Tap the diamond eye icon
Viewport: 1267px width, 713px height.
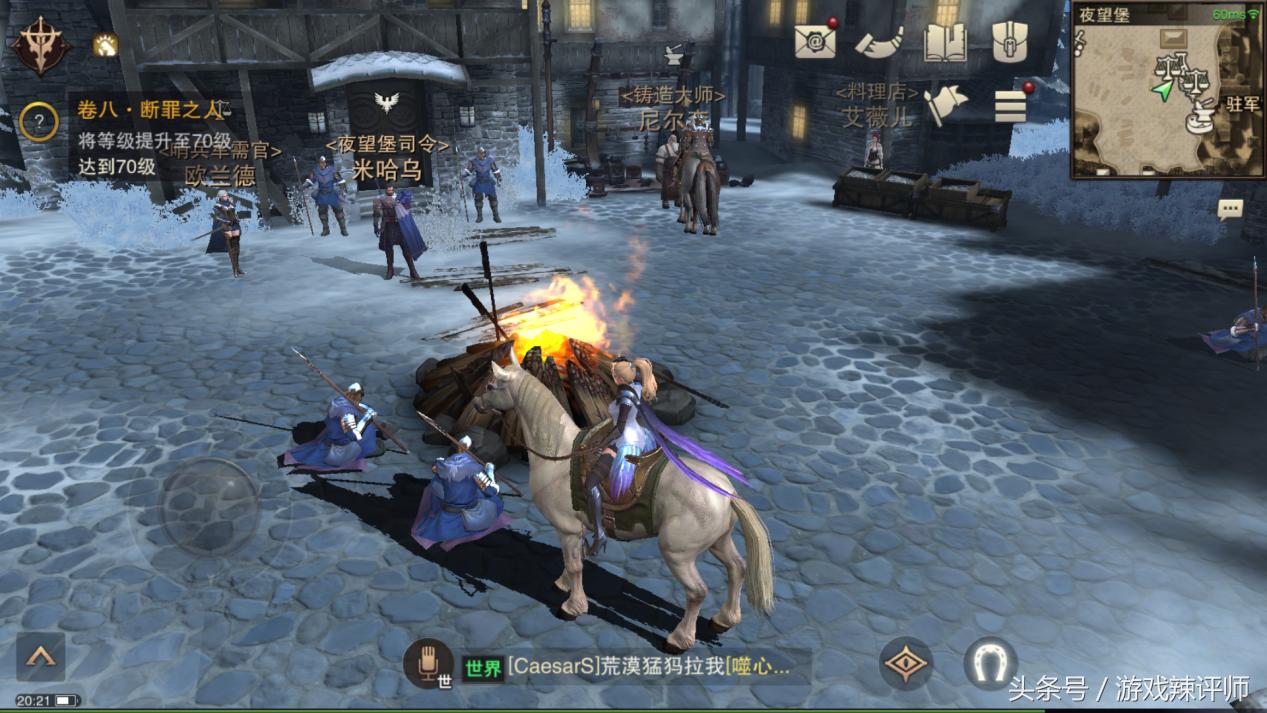point(906,664)
